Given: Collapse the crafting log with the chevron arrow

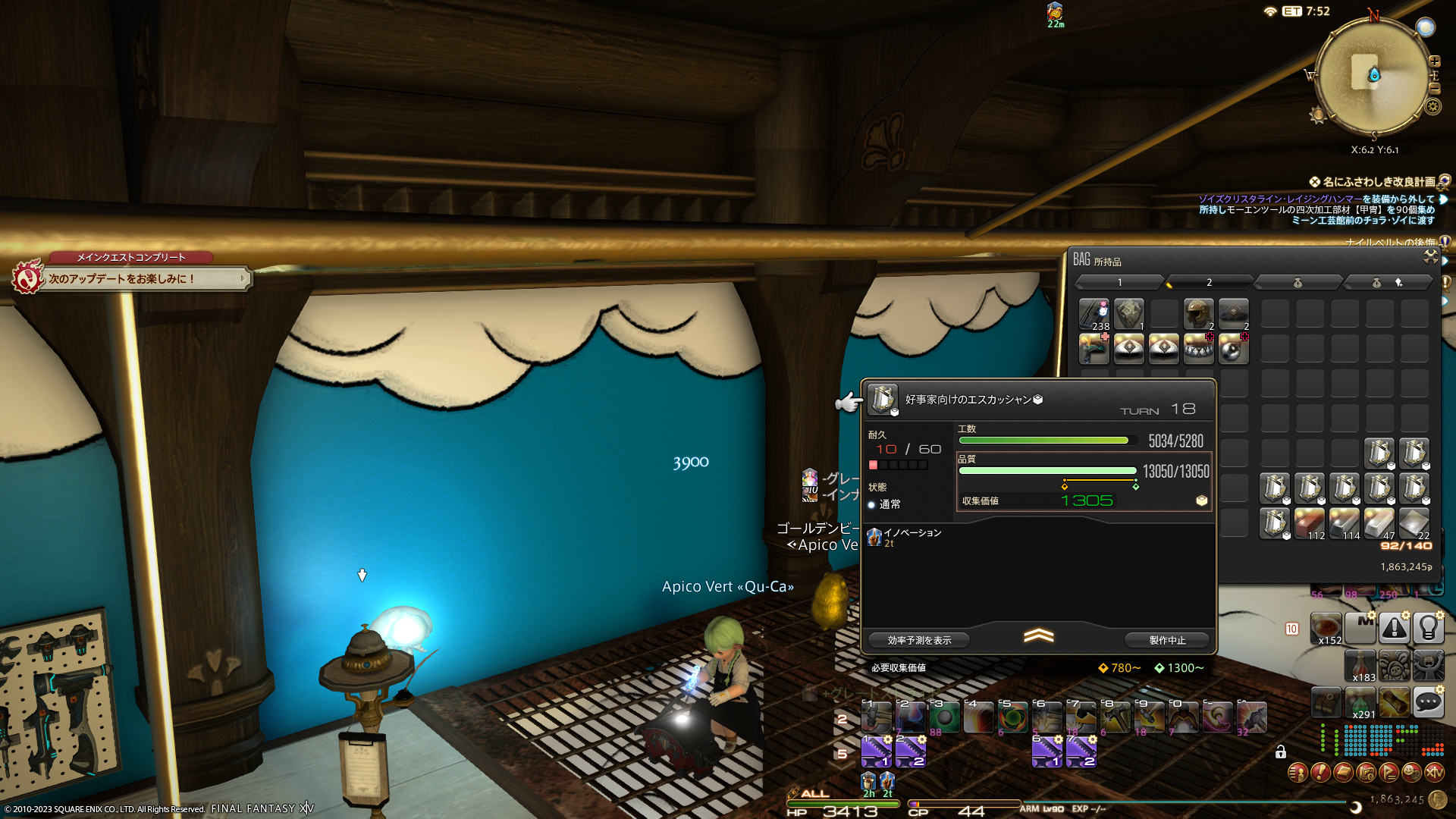Looking at the screenshot, I should pyautogui.click(x=1038, y=635).
